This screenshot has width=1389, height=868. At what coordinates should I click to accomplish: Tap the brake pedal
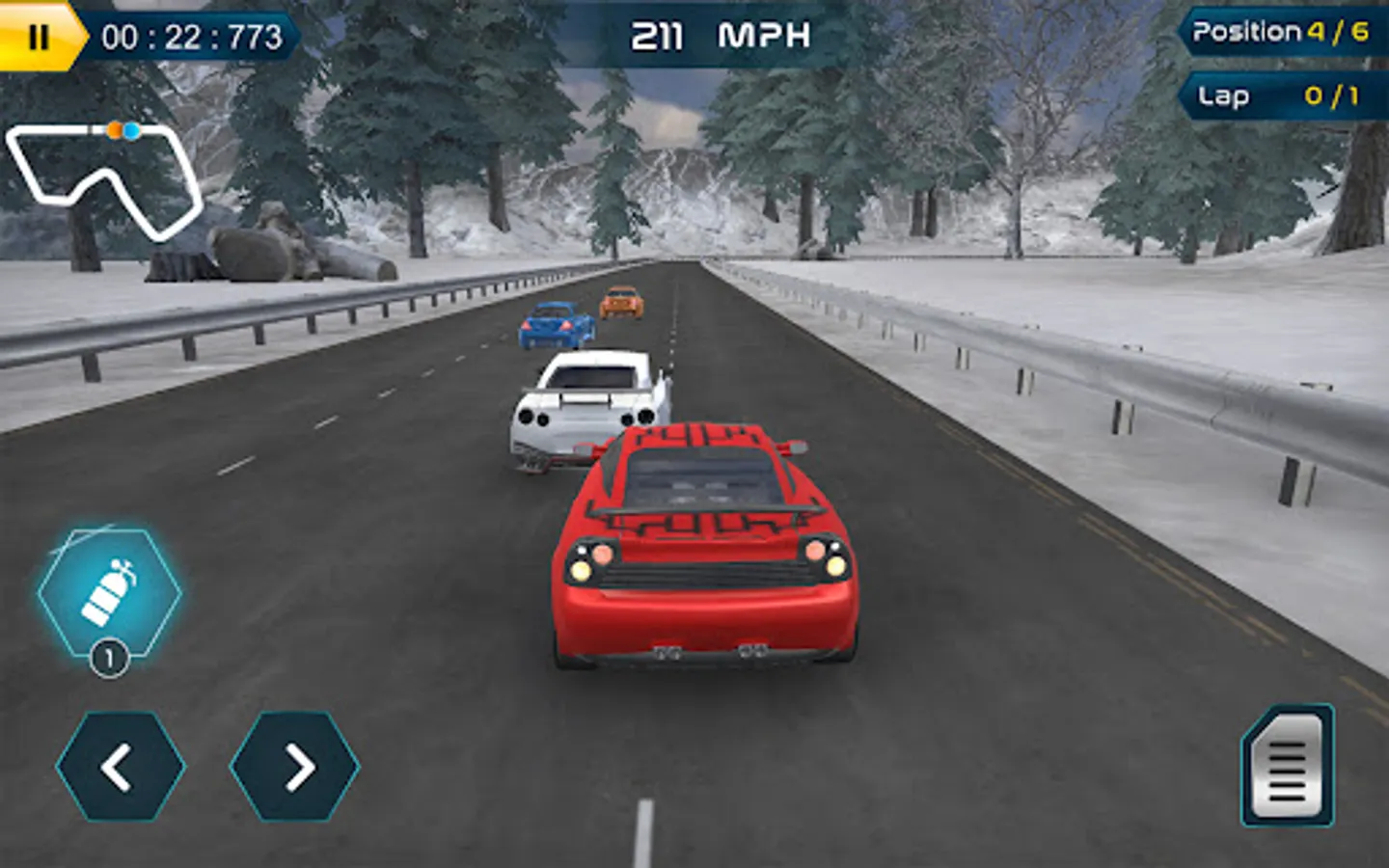tap(1288, 768)
